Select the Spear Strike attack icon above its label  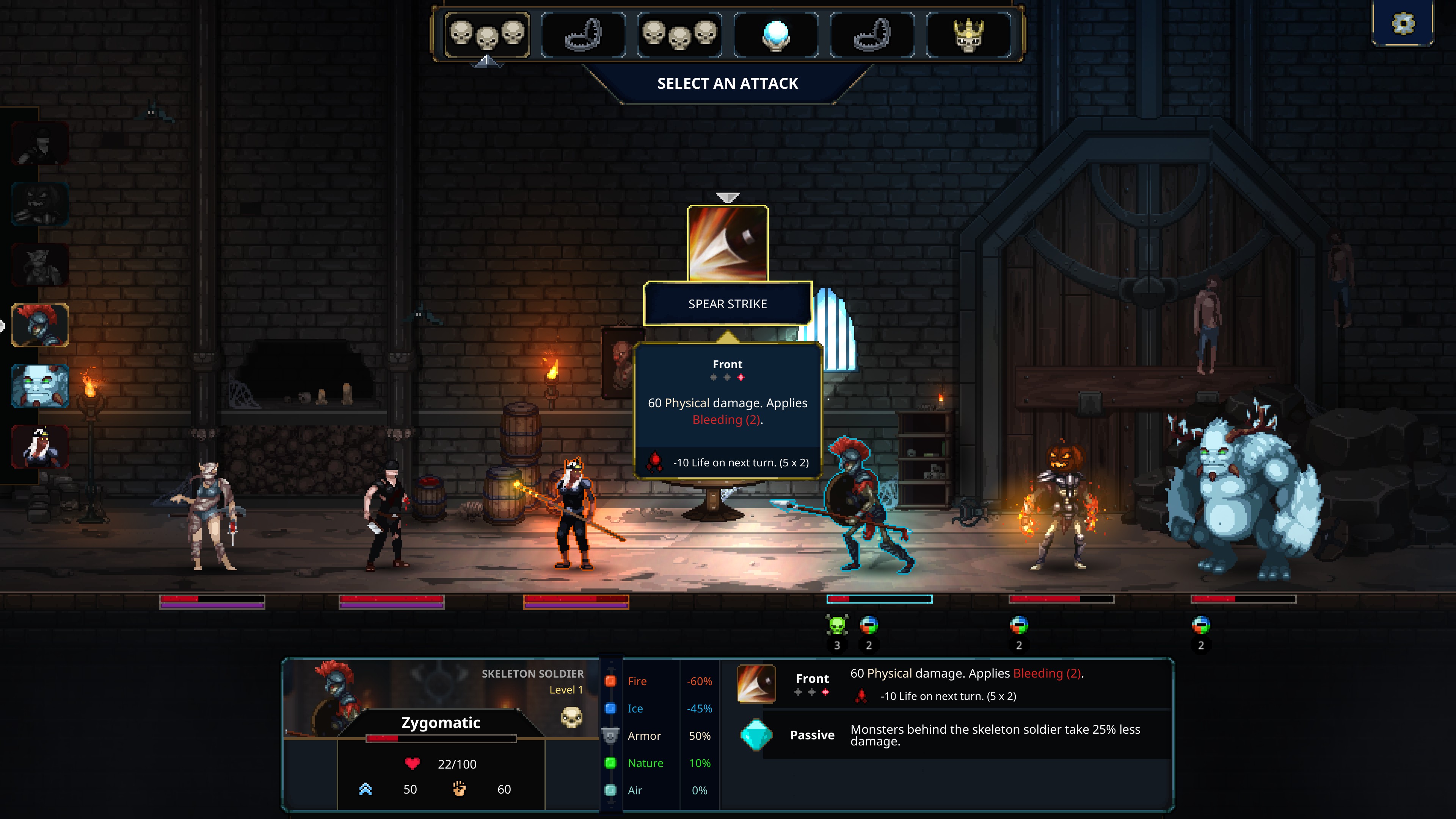728,243
